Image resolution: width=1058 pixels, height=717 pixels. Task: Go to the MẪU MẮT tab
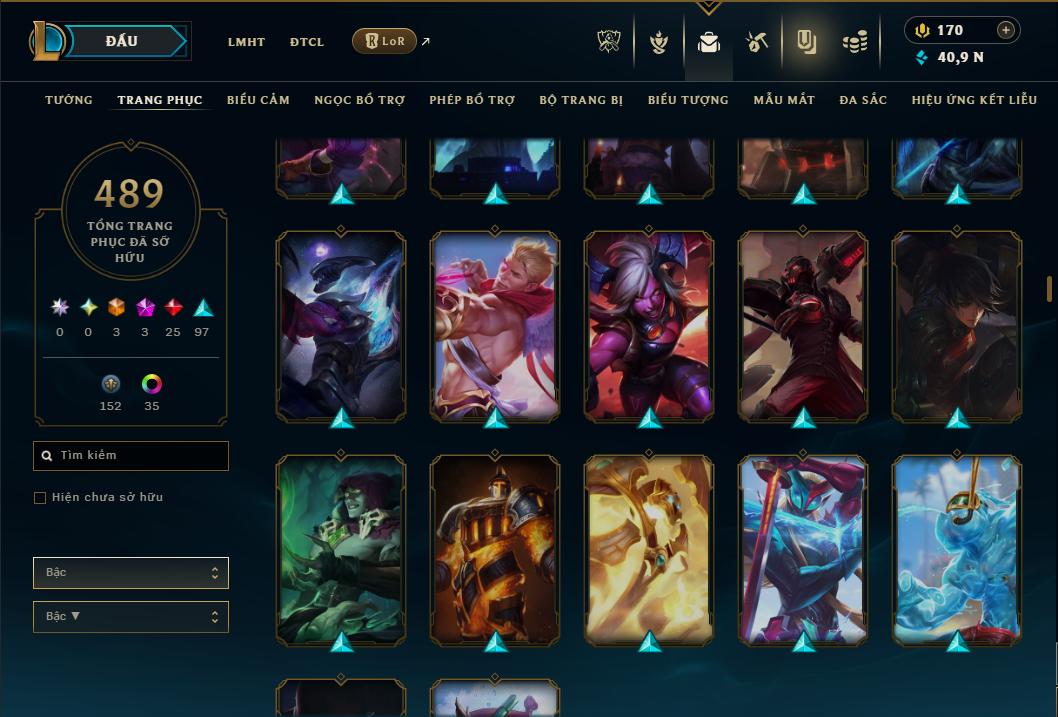[x=784, y=100]
